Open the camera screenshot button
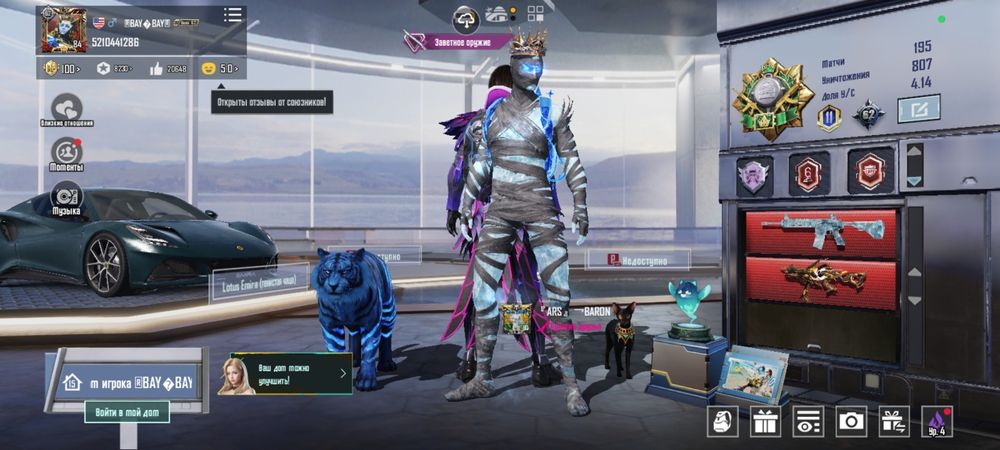This screenshot has height=450, width=1000. point(851,421)
